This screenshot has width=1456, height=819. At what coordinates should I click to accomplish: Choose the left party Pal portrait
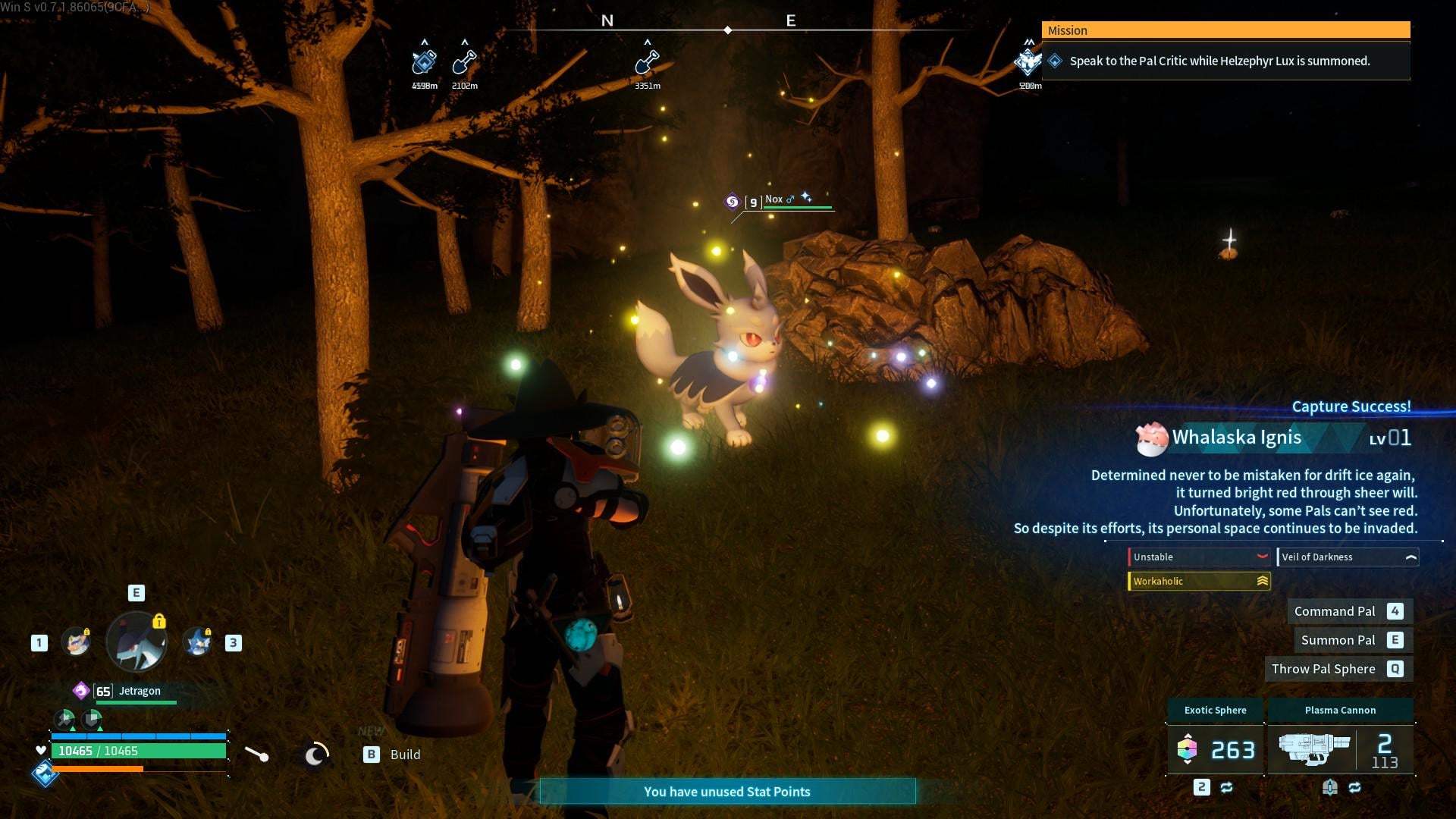76,642
